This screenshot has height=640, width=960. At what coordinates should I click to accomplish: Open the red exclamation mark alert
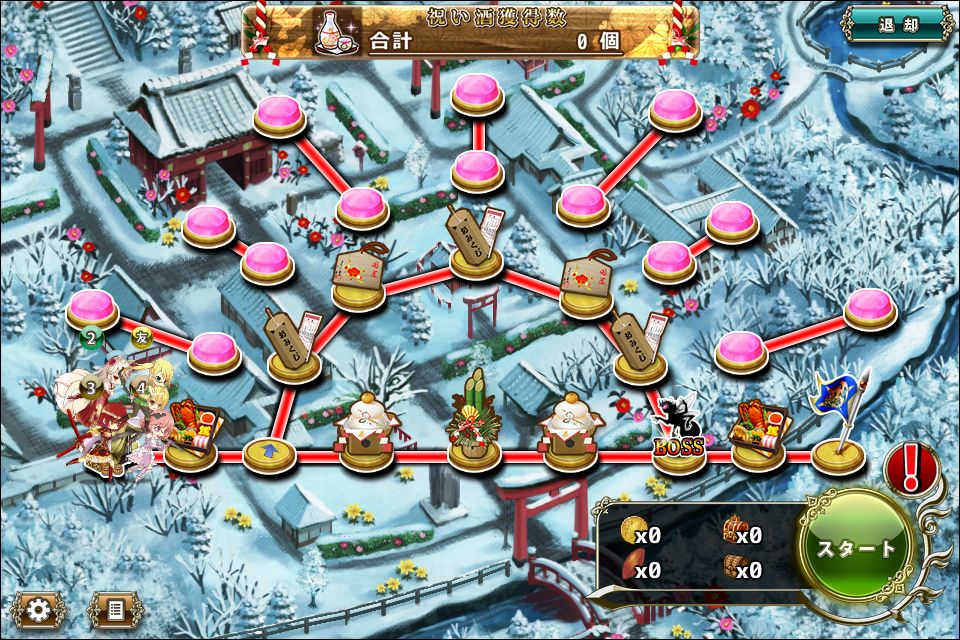click(911, 469)
